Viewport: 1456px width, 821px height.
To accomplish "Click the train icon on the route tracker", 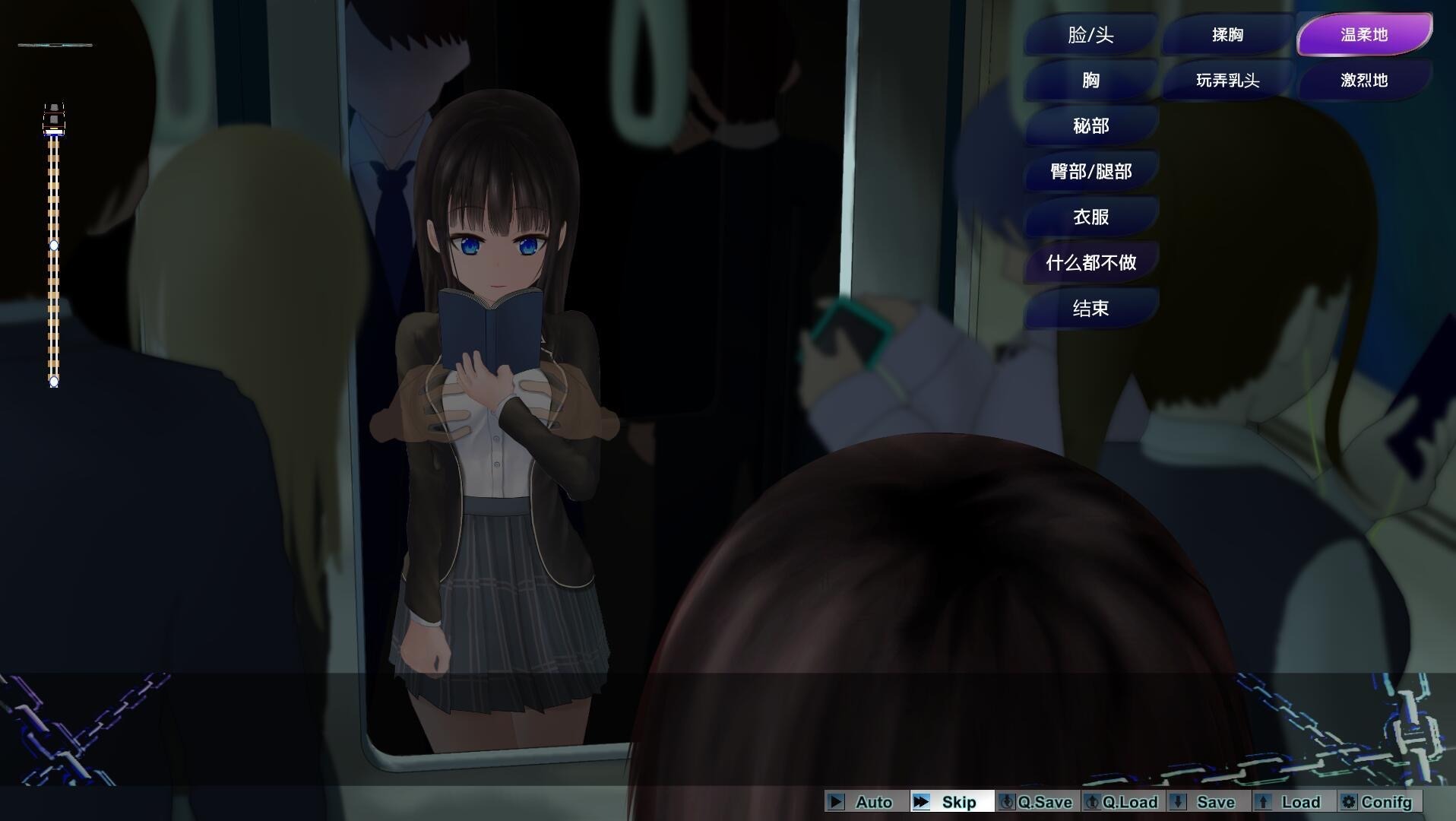I will 54,116.
